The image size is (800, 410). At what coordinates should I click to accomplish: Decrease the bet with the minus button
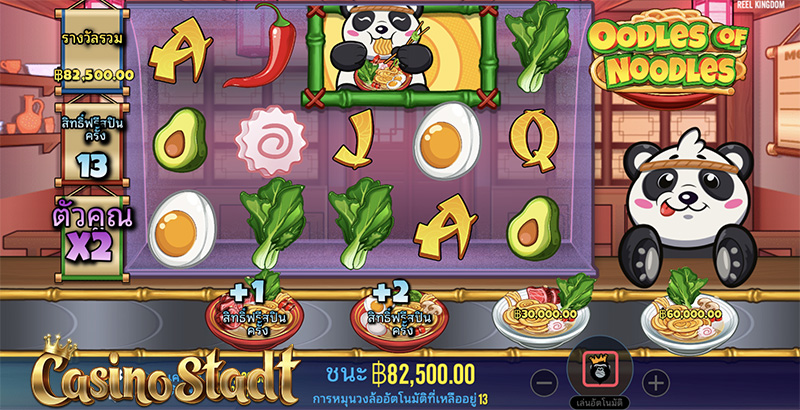click(541, 381)
